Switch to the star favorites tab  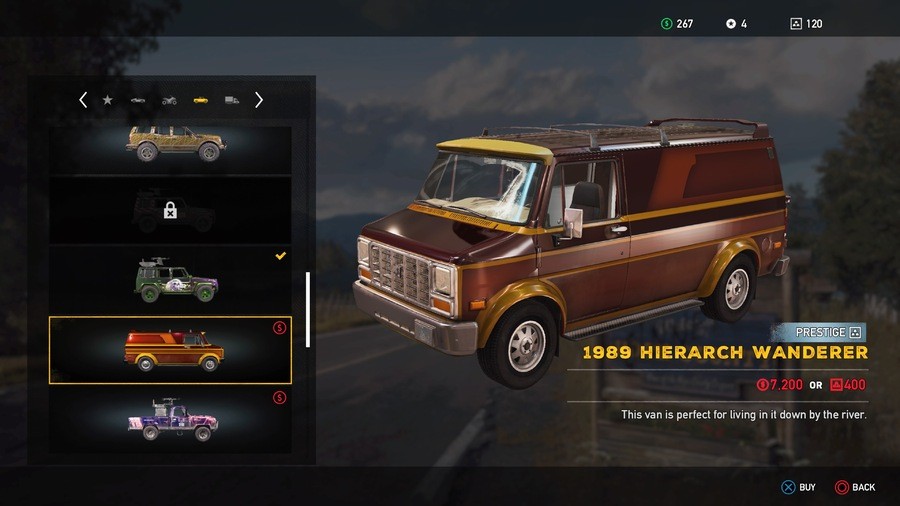tap(108, 100)
